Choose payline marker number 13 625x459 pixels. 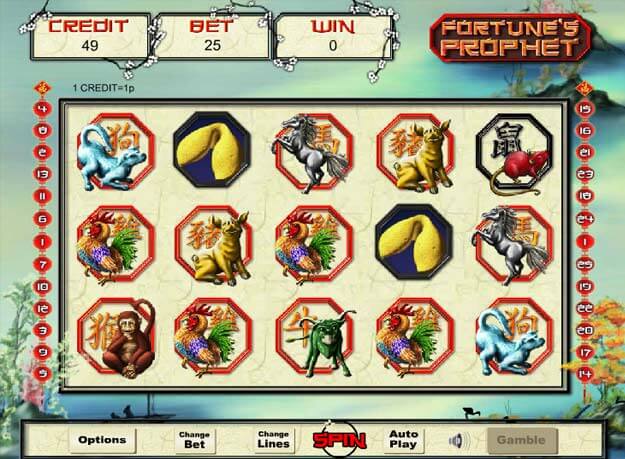42,173
